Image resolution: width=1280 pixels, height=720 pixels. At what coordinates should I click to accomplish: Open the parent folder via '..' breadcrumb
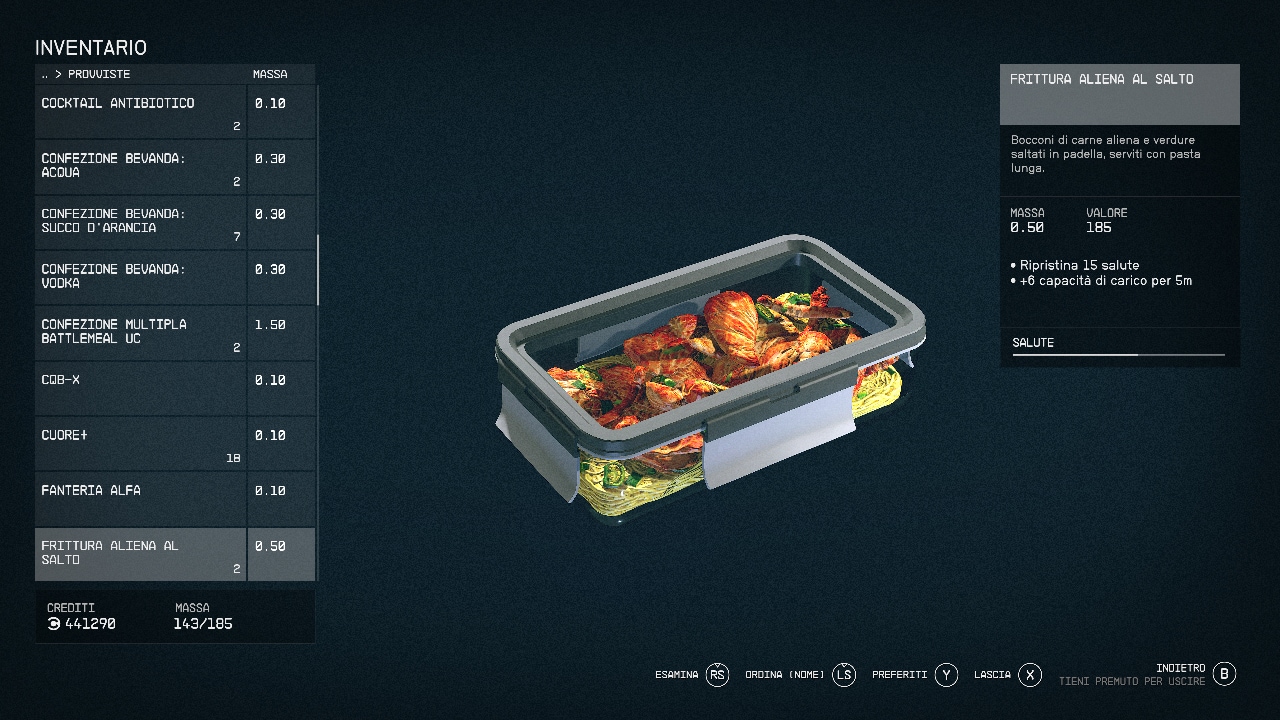click(x=44, y=74)
